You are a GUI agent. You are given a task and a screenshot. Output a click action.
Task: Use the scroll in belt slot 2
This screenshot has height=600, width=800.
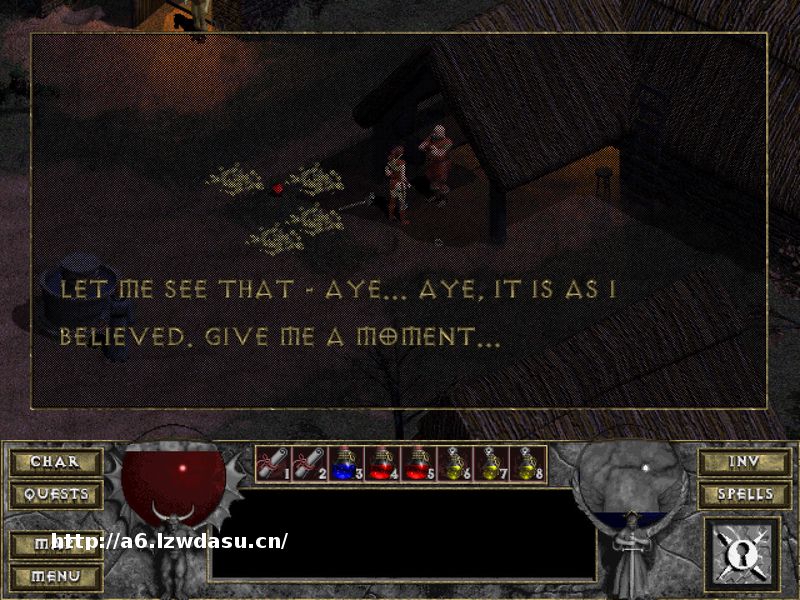(308, 464)
